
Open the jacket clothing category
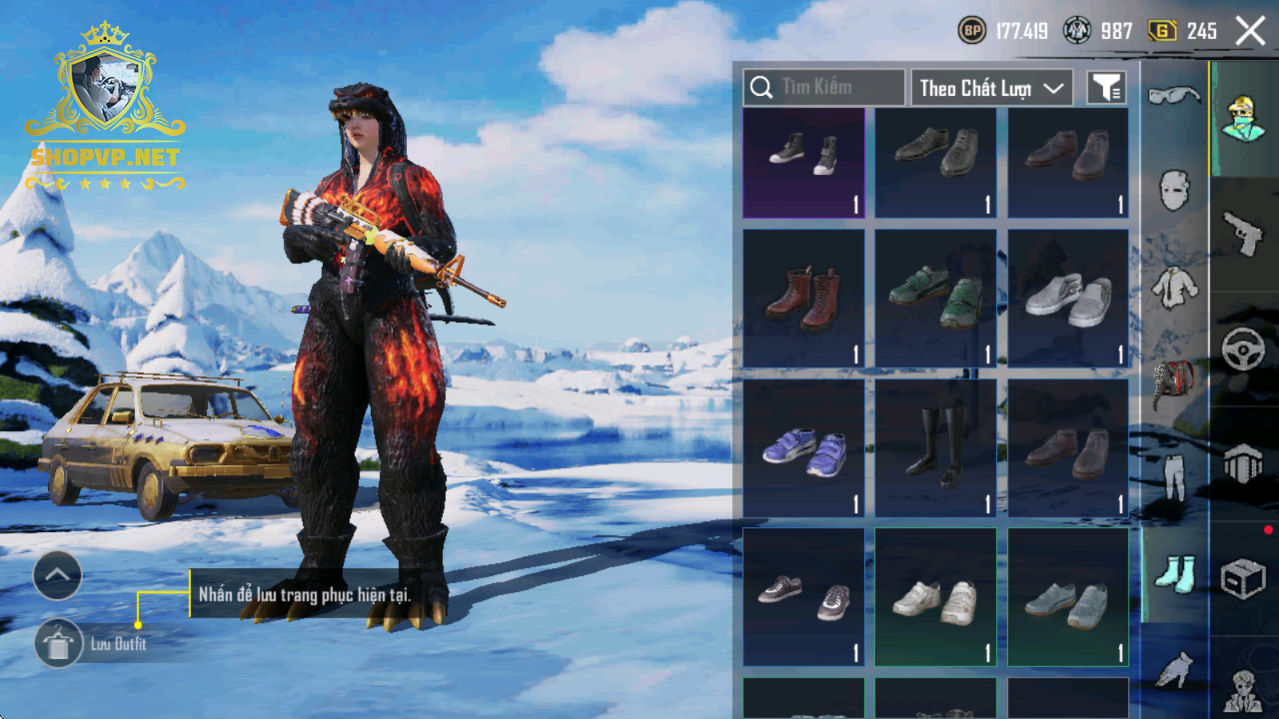click(1174, 287)
